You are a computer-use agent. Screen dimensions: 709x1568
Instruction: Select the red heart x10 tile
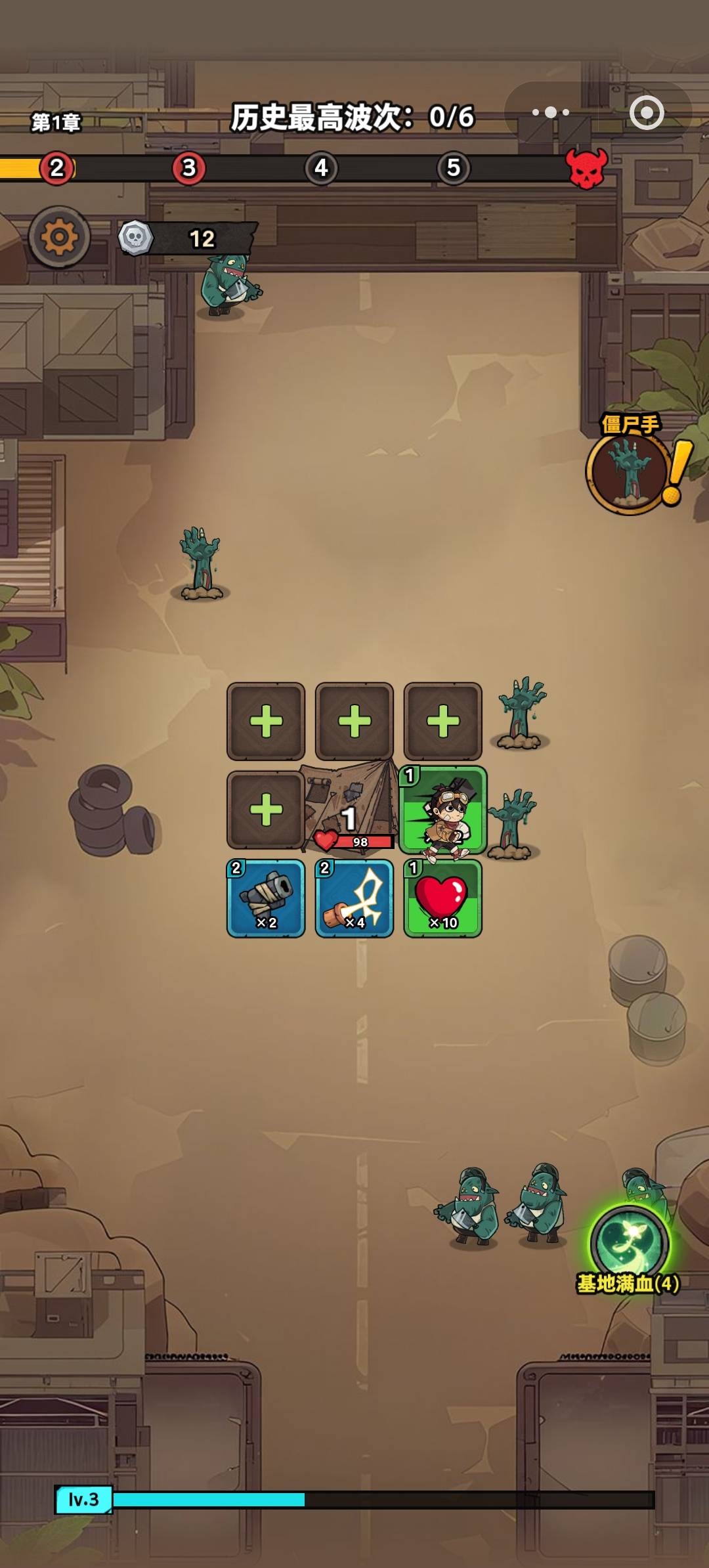[443, 898]
